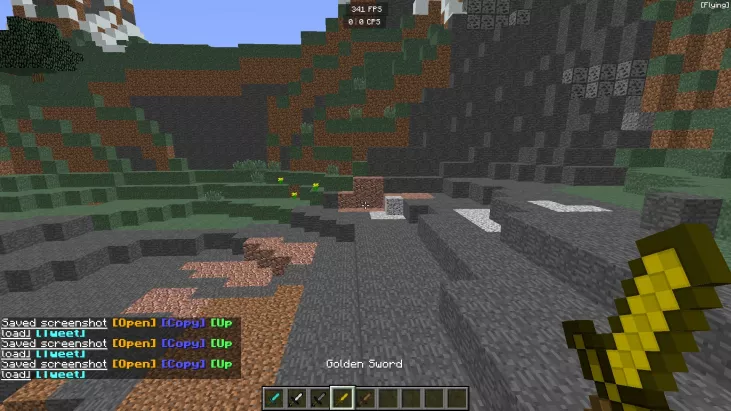Choose the stone sword in the hotbar
The width and height of the screenshot is (731, 411).
320,398
